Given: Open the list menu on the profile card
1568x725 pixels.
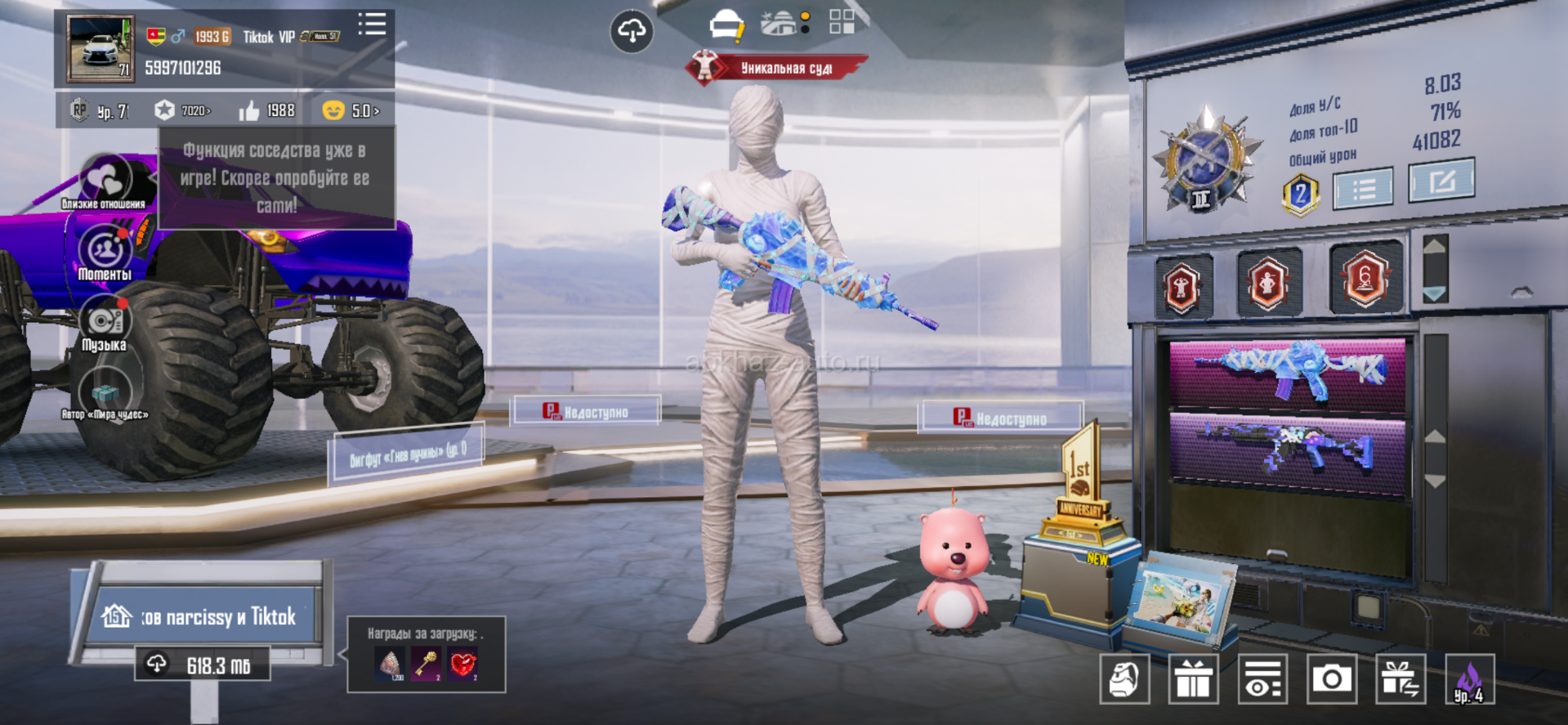Looking at the screenshot, I should click(372, 24).
